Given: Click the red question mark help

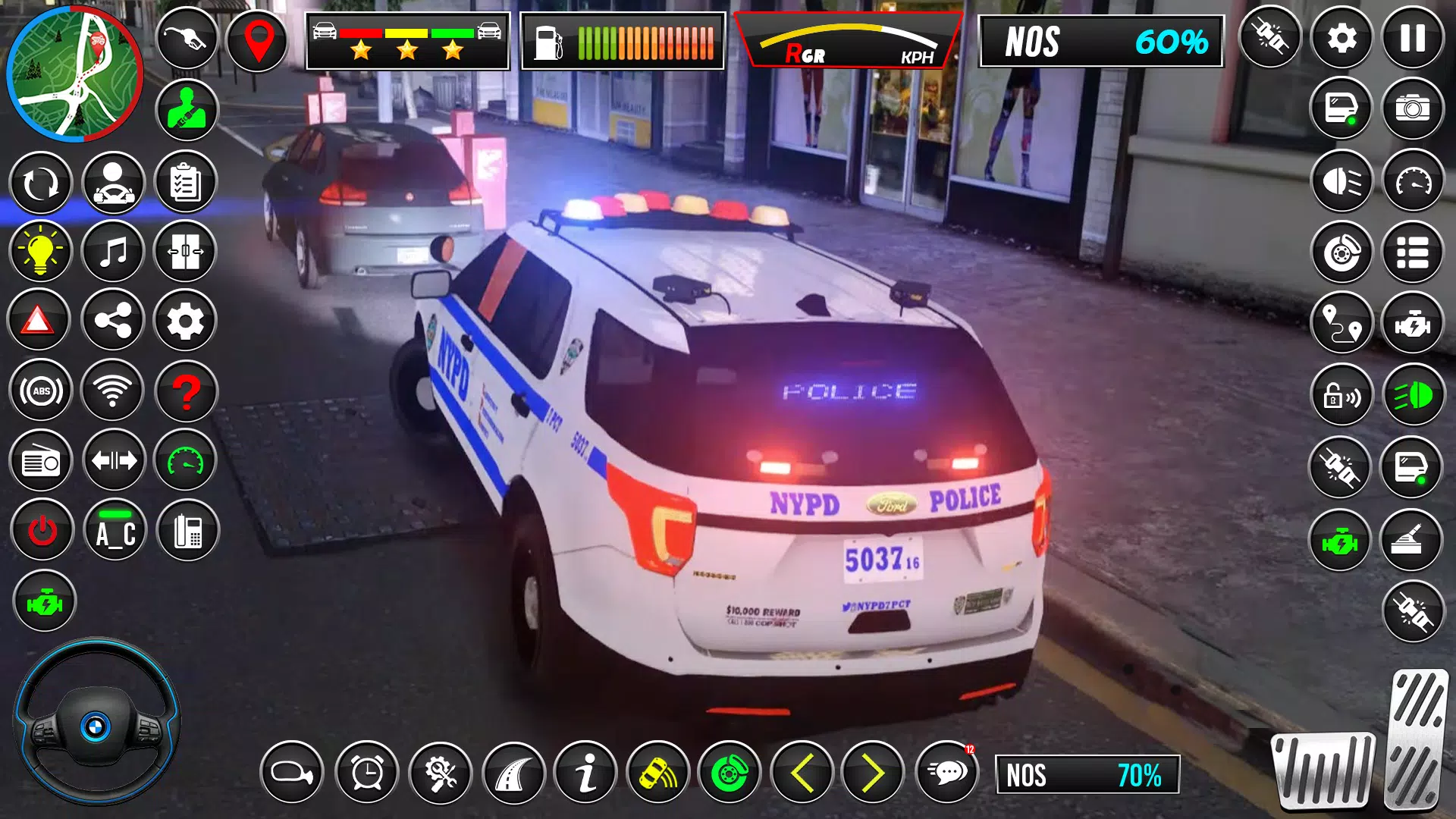Looking at the screenshot, I should pyautogui.click(x=186, y=391).
